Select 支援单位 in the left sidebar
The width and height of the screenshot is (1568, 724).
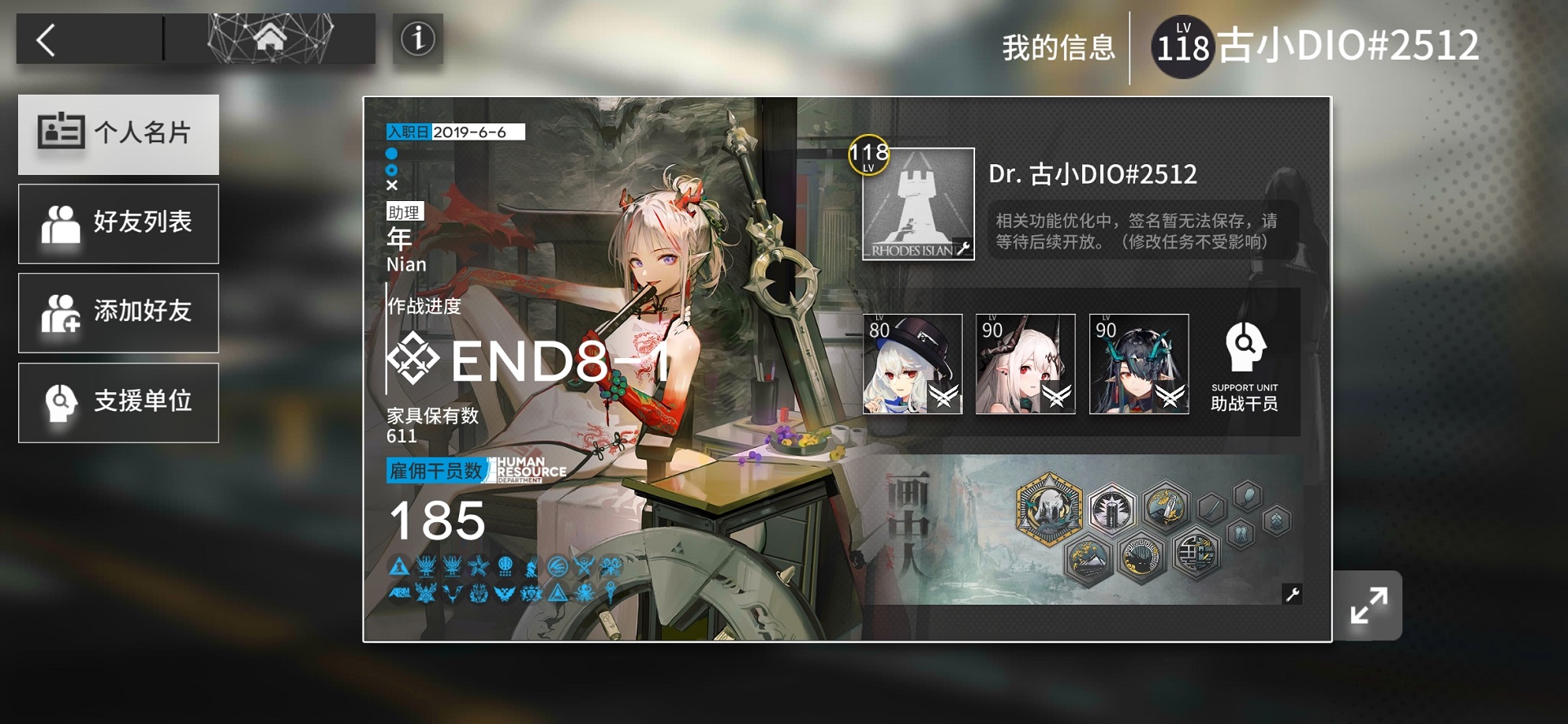coord(118,401)
